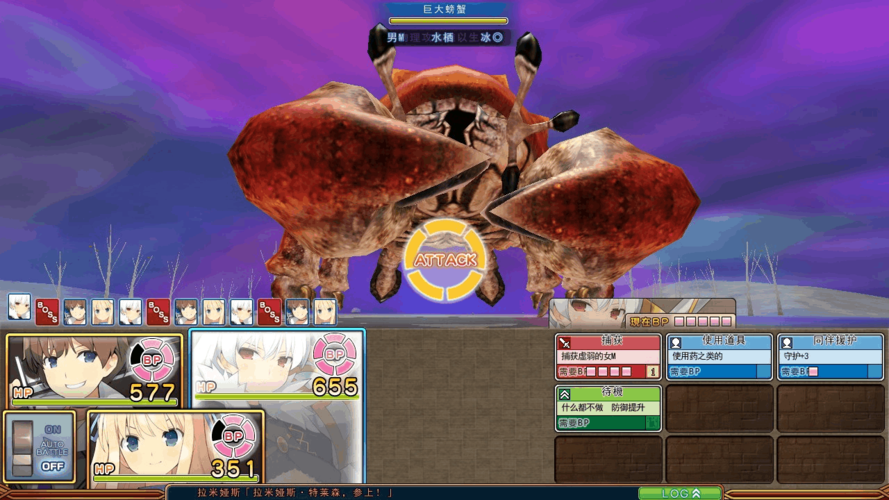Select the brown-haired hero's party panel

click(x=95, y=369)
